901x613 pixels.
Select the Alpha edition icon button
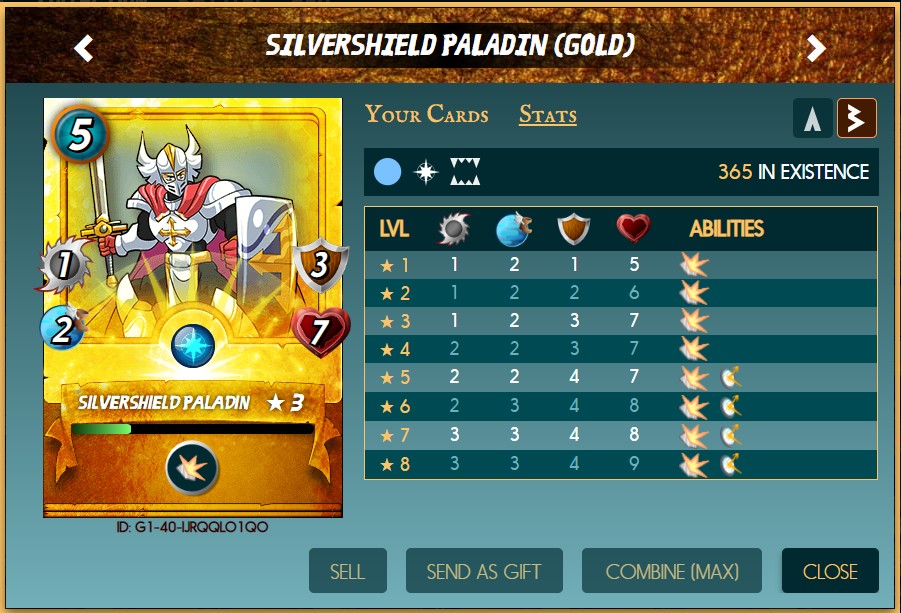pos(813,118)
